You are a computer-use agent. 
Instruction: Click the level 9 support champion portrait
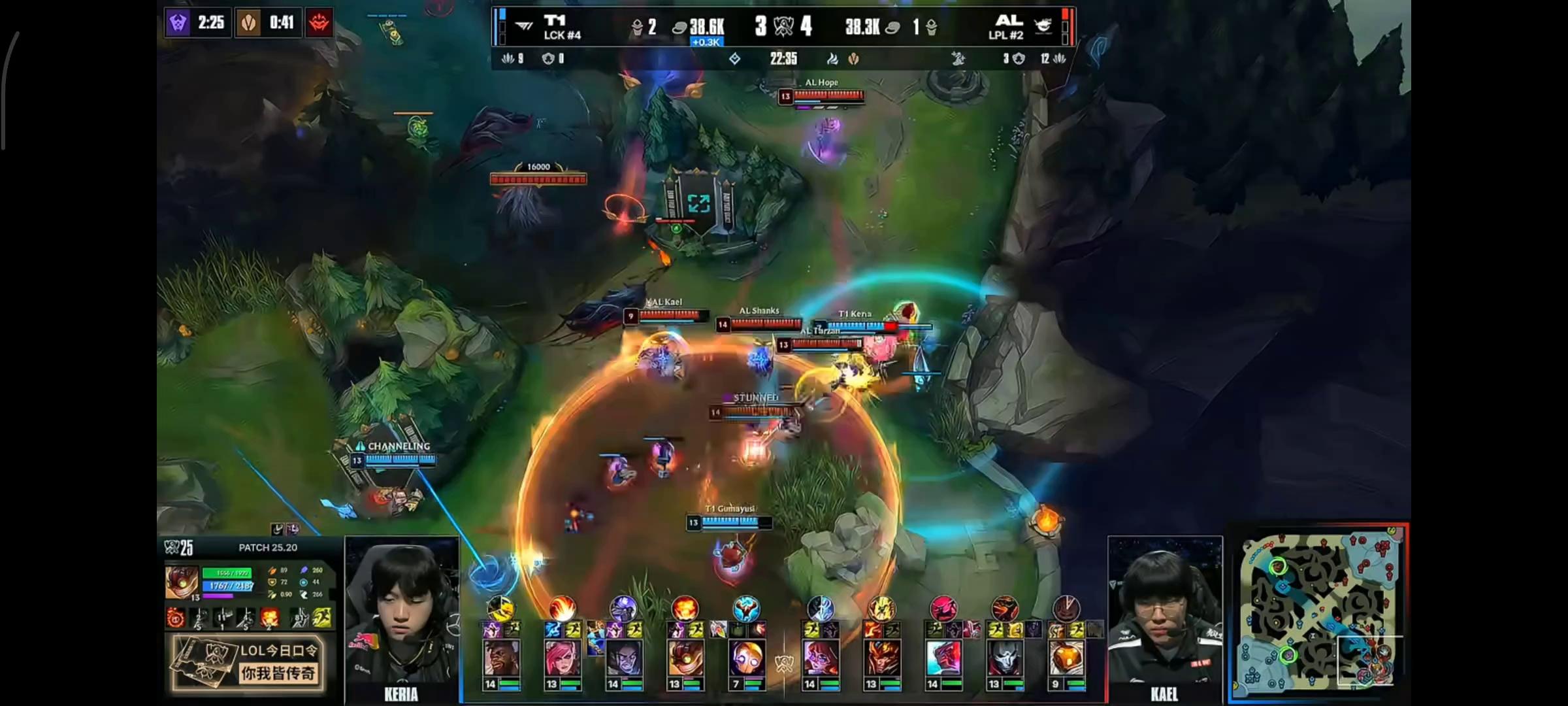[x=1066, y=658]
